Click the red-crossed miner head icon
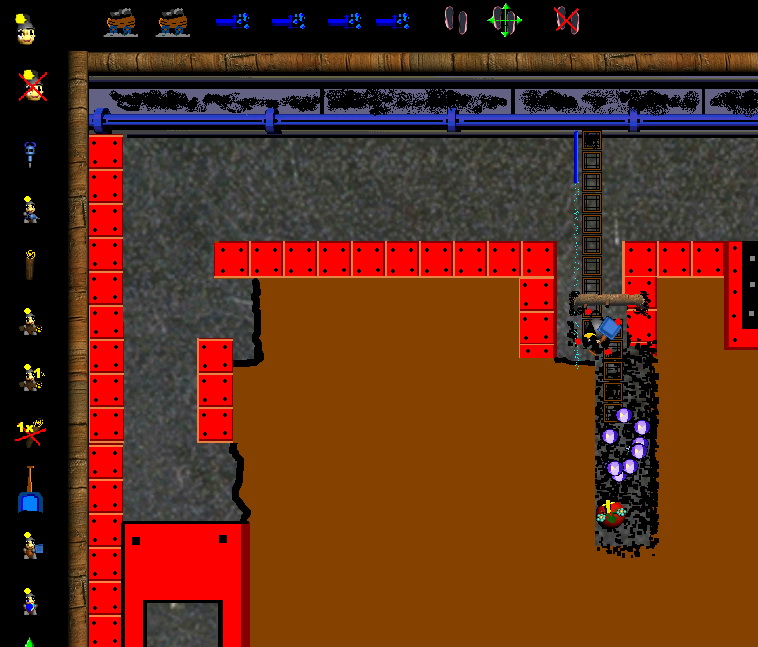Image resolution: width=758 pixels, height=647 pixels. click(x=32, y=85)
